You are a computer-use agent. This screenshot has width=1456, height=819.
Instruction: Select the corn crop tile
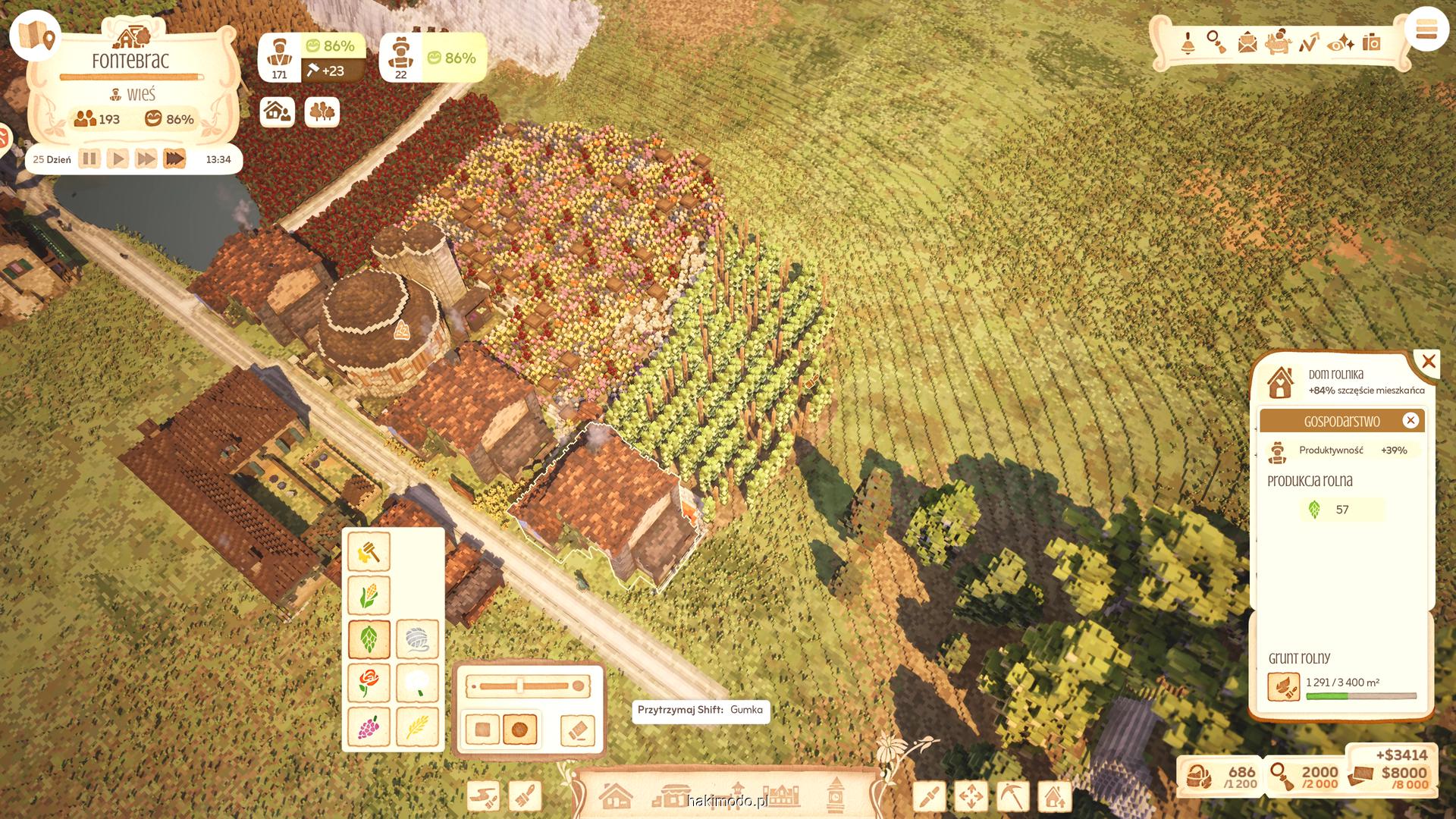click(369, 595)
